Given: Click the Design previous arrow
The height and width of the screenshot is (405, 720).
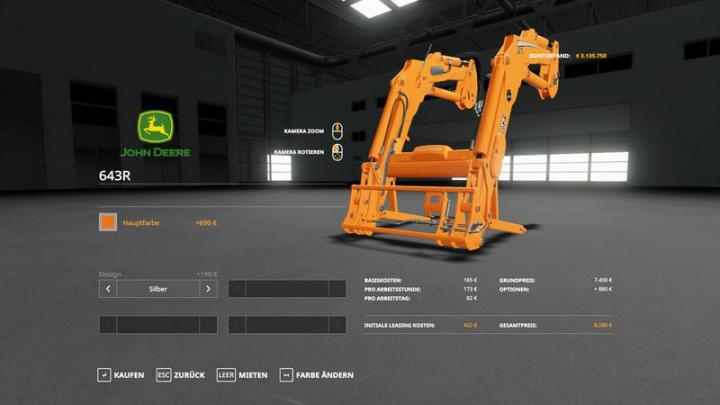Looking at the screenshot, I should pos(108,289).
